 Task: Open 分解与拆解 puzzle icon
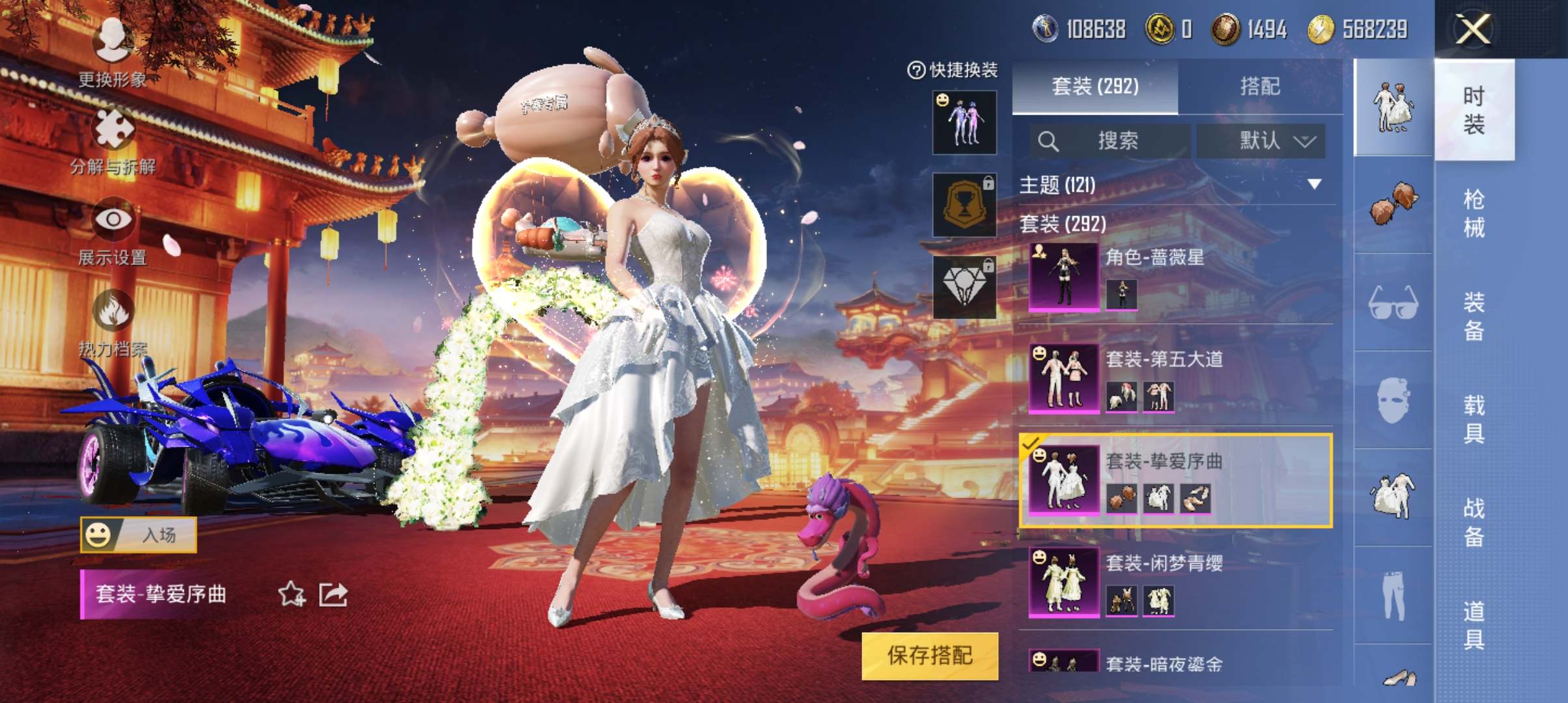click(113, 129)
